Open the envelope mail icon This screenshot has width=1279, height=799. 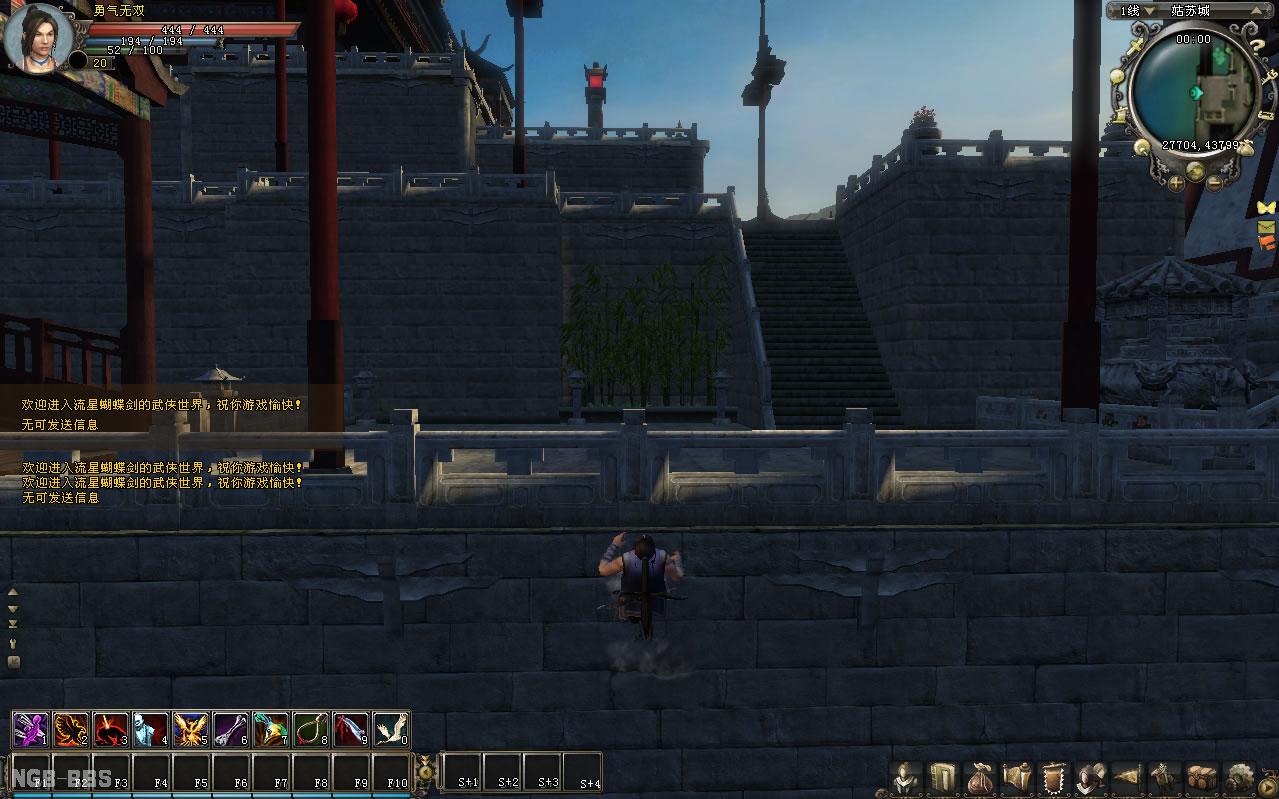coord(1267,227)
